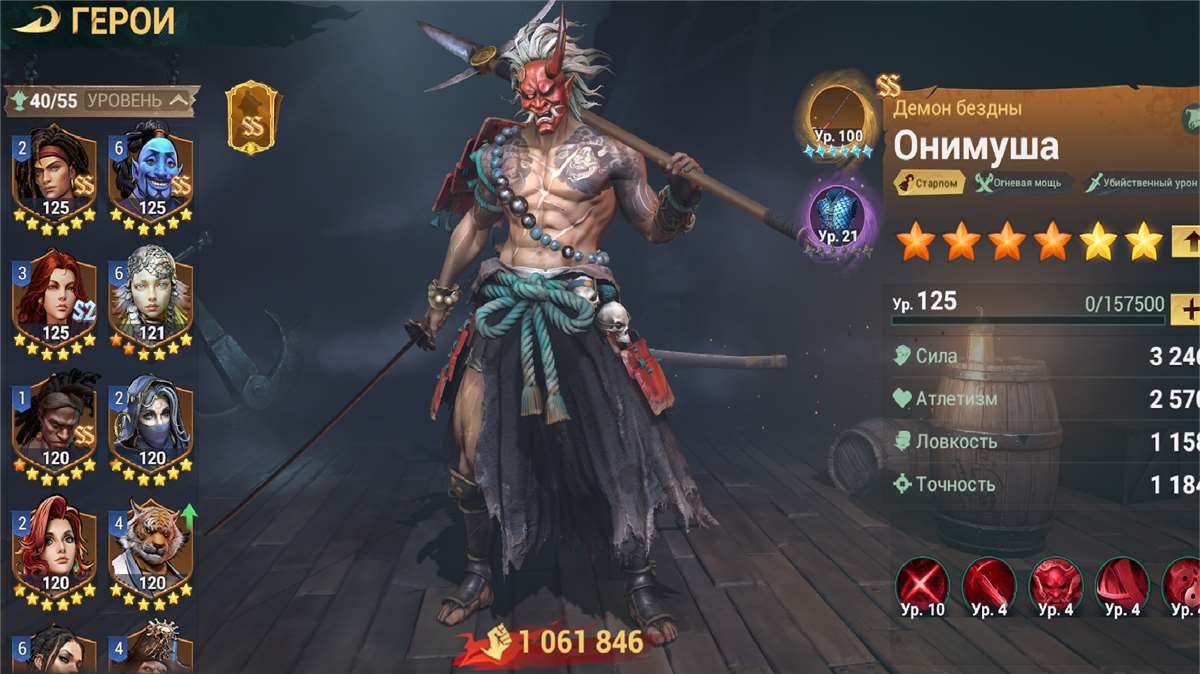Select the red-haired hero with S2 badge
Viewport: 1200px width, 674px height.
point(55,298)
